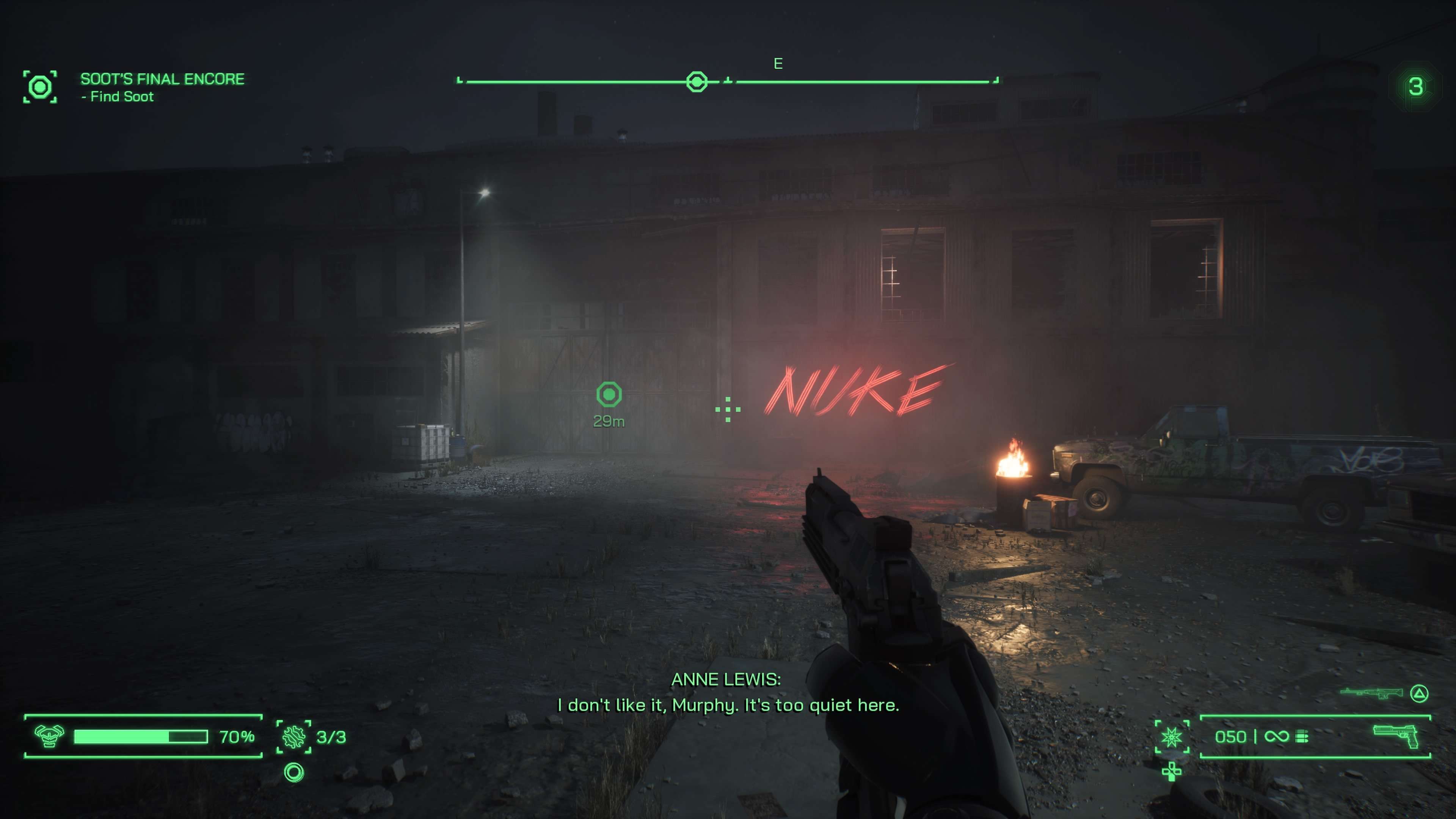Use the OCP repair charge icon
The width and height of the screenshot is (1456, 819).
coord(294,736)
